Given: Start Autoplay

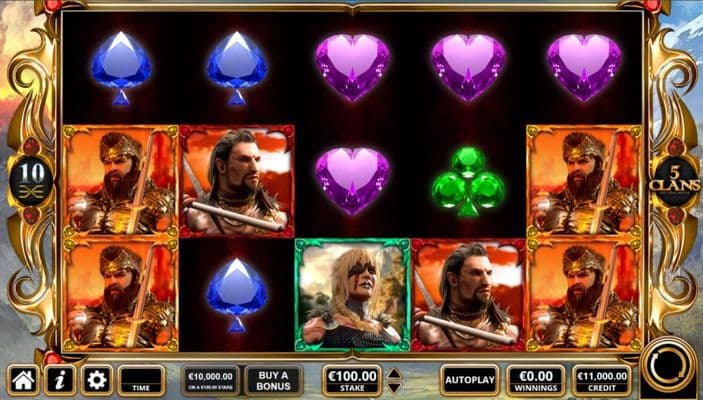Looking at the screenshot, I should coord(469,380).
